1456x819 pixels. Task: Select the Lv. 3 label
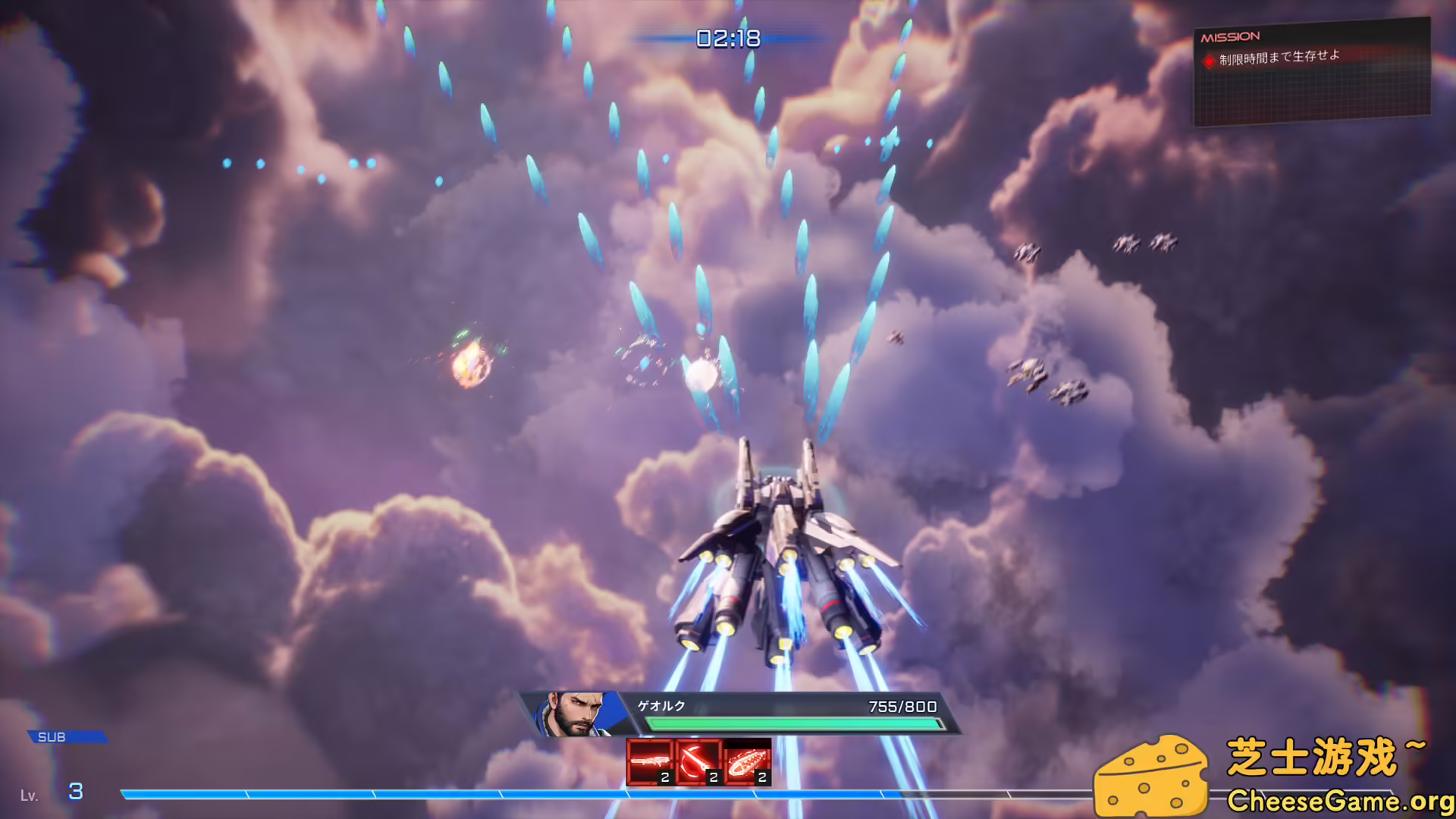coord(51,793)
